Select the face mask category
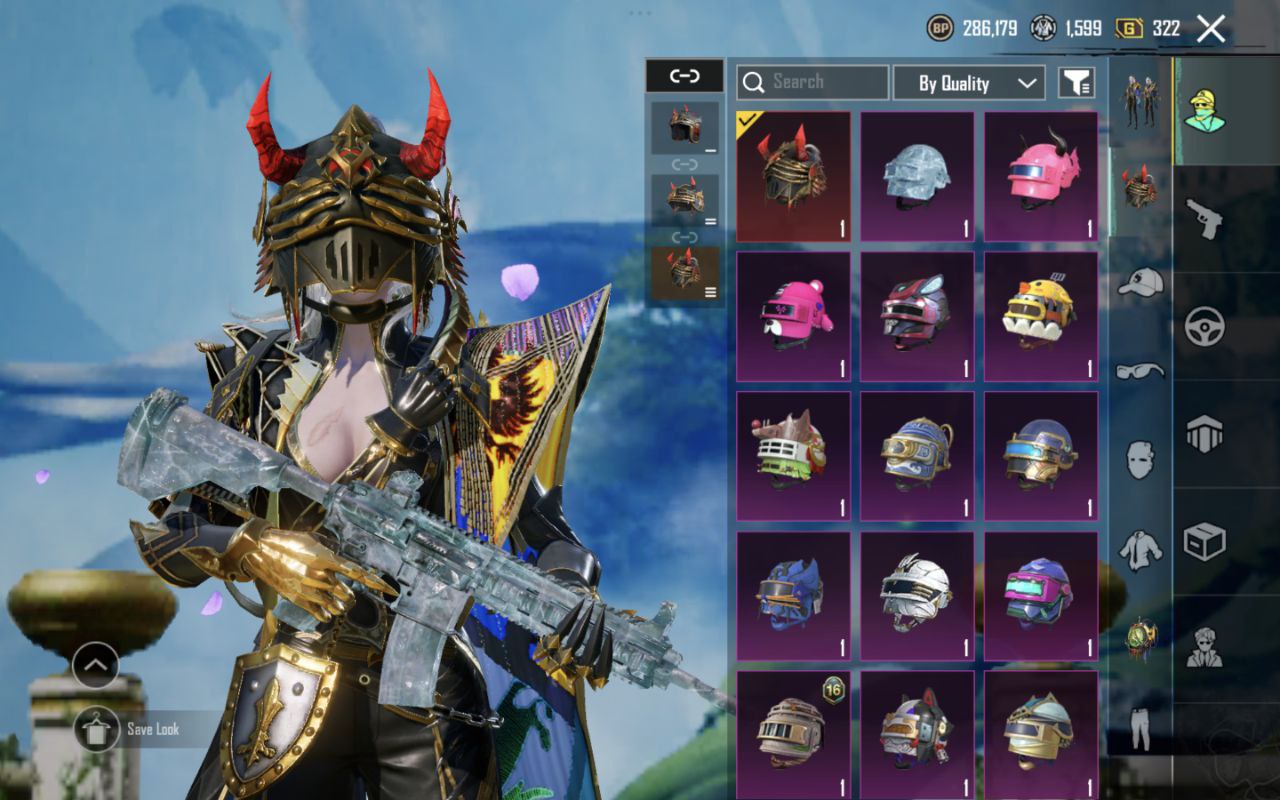1280x800 pixels. pos(1140,460)
